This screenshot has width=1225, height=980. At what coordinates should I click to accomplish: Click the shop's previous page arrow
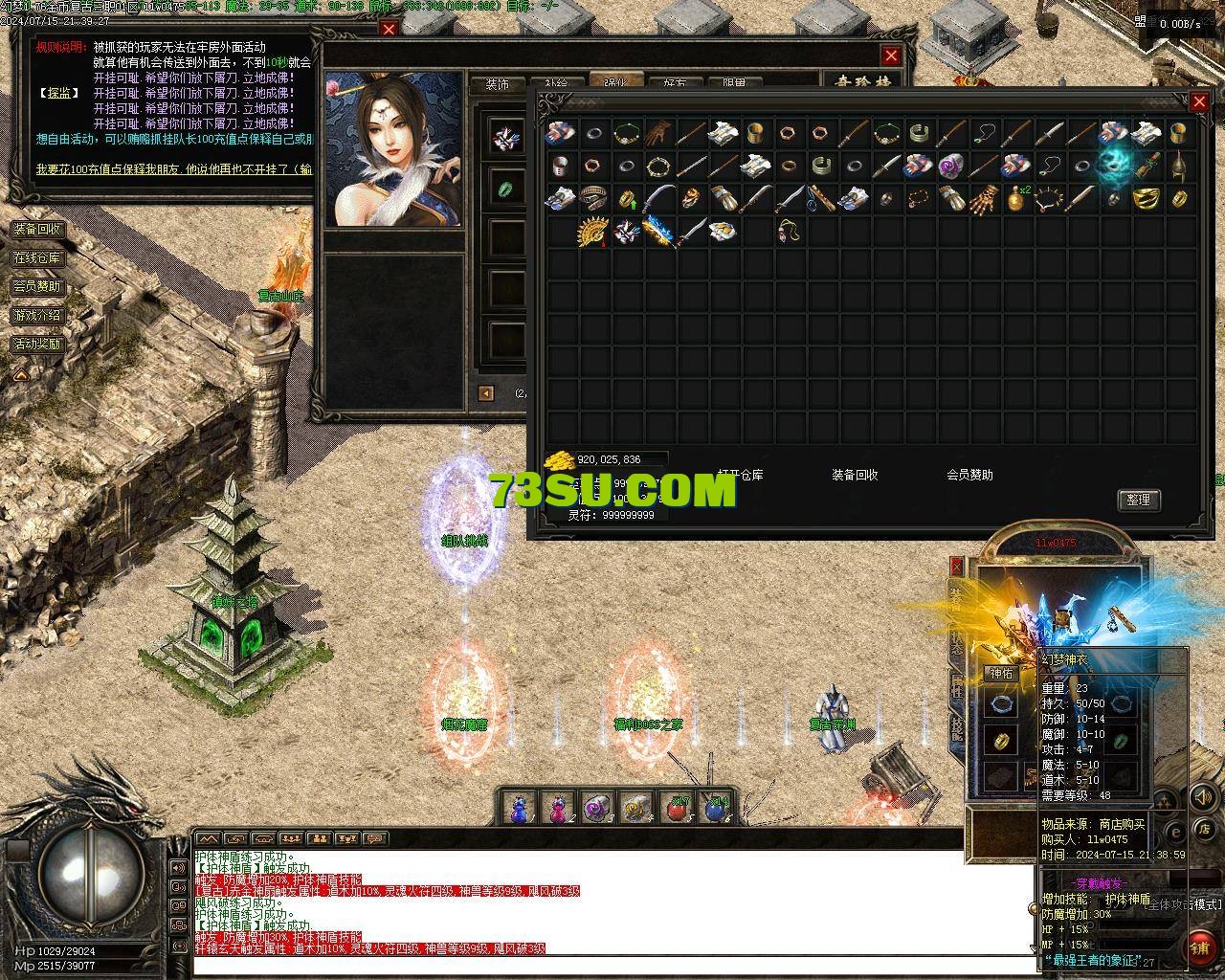pos(486,393)
